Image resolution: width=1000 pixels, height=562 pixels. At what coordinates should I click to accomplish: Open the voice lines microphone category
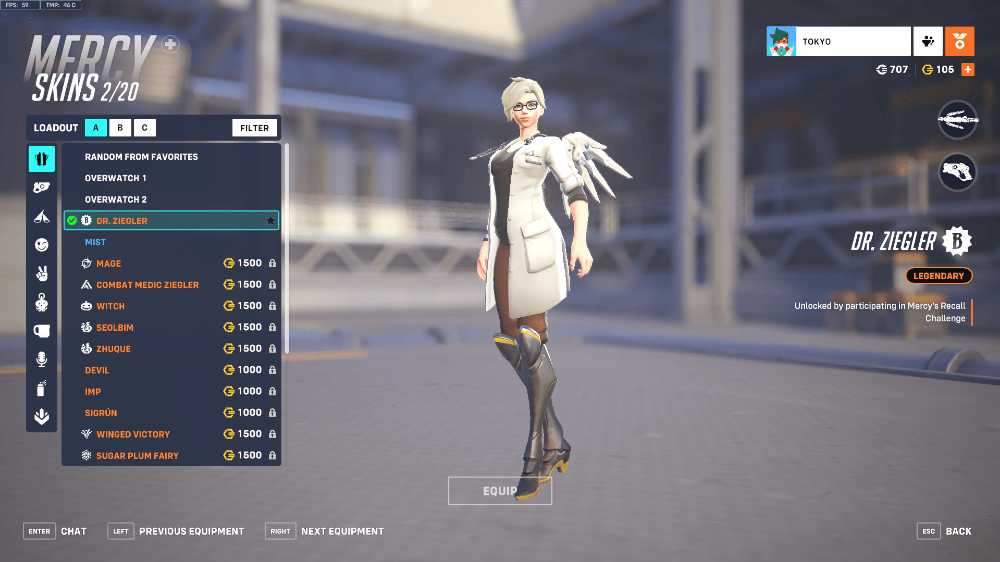point(41,359)
